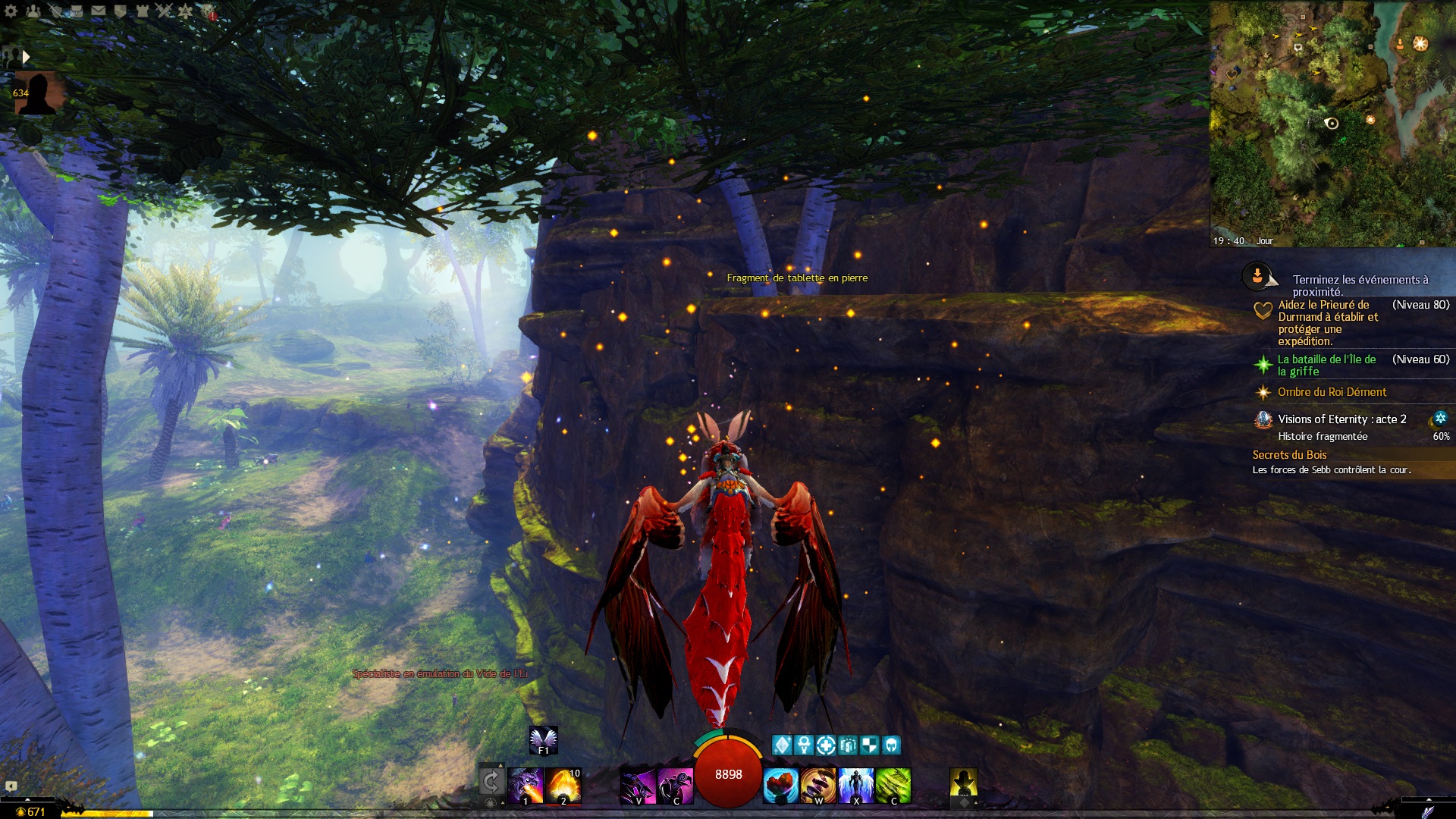Activate the winged F1 skill

543,739
